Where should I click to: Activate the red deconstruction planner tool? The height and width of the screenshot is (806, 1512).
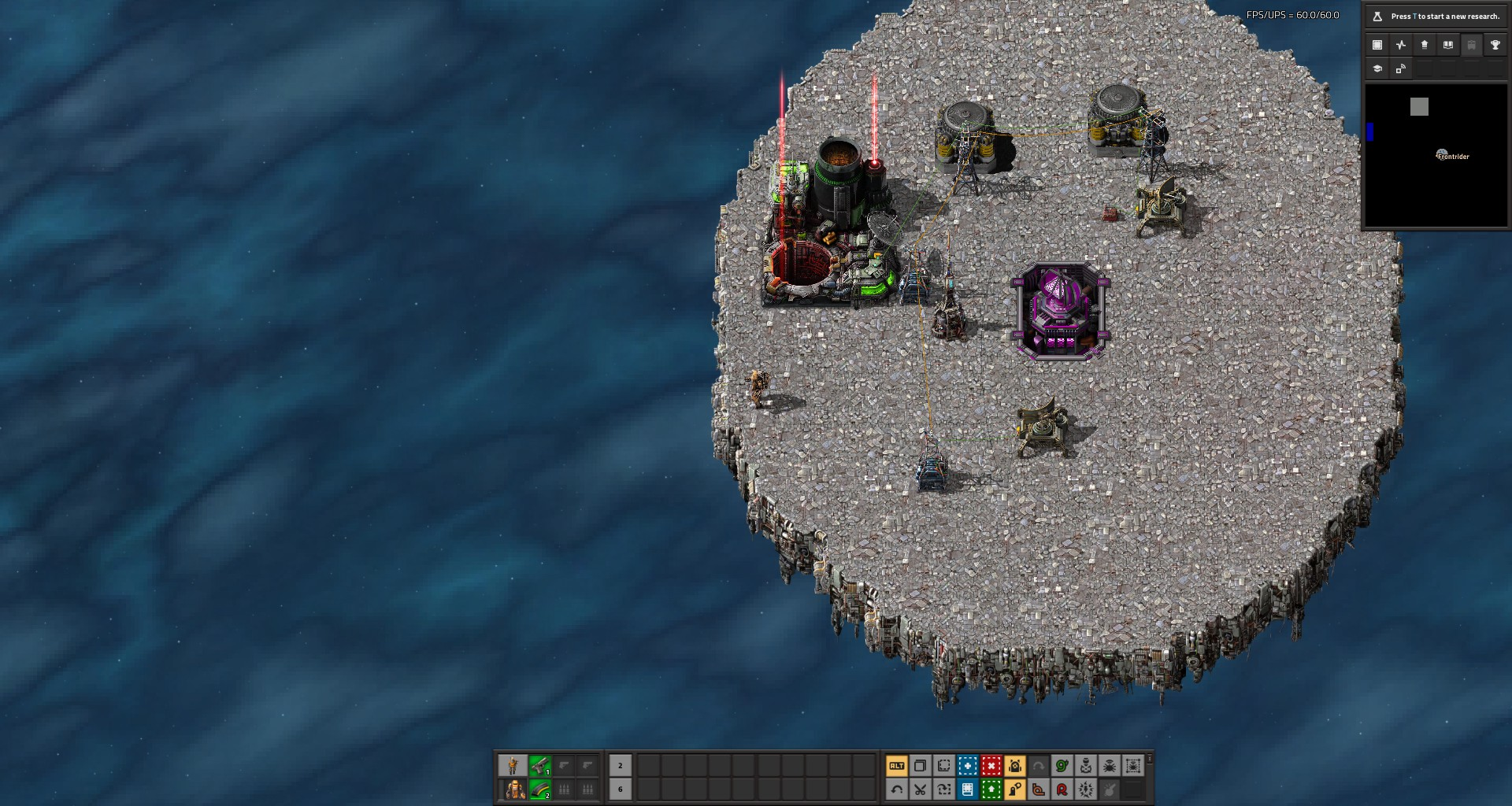click(x=991, y=765)
